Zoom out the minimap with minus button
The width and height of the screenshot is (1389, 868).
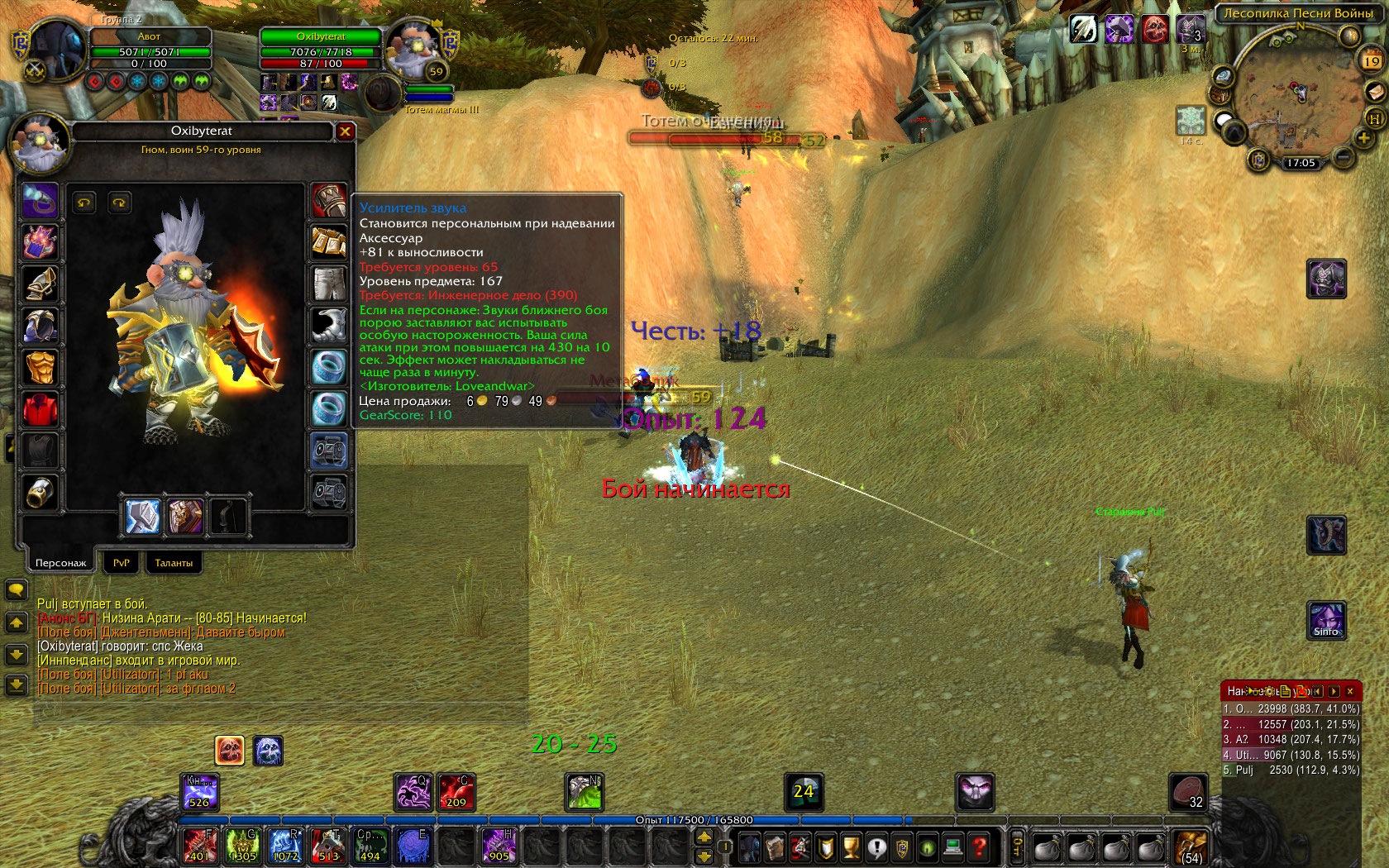click(x=1344, y=157)
